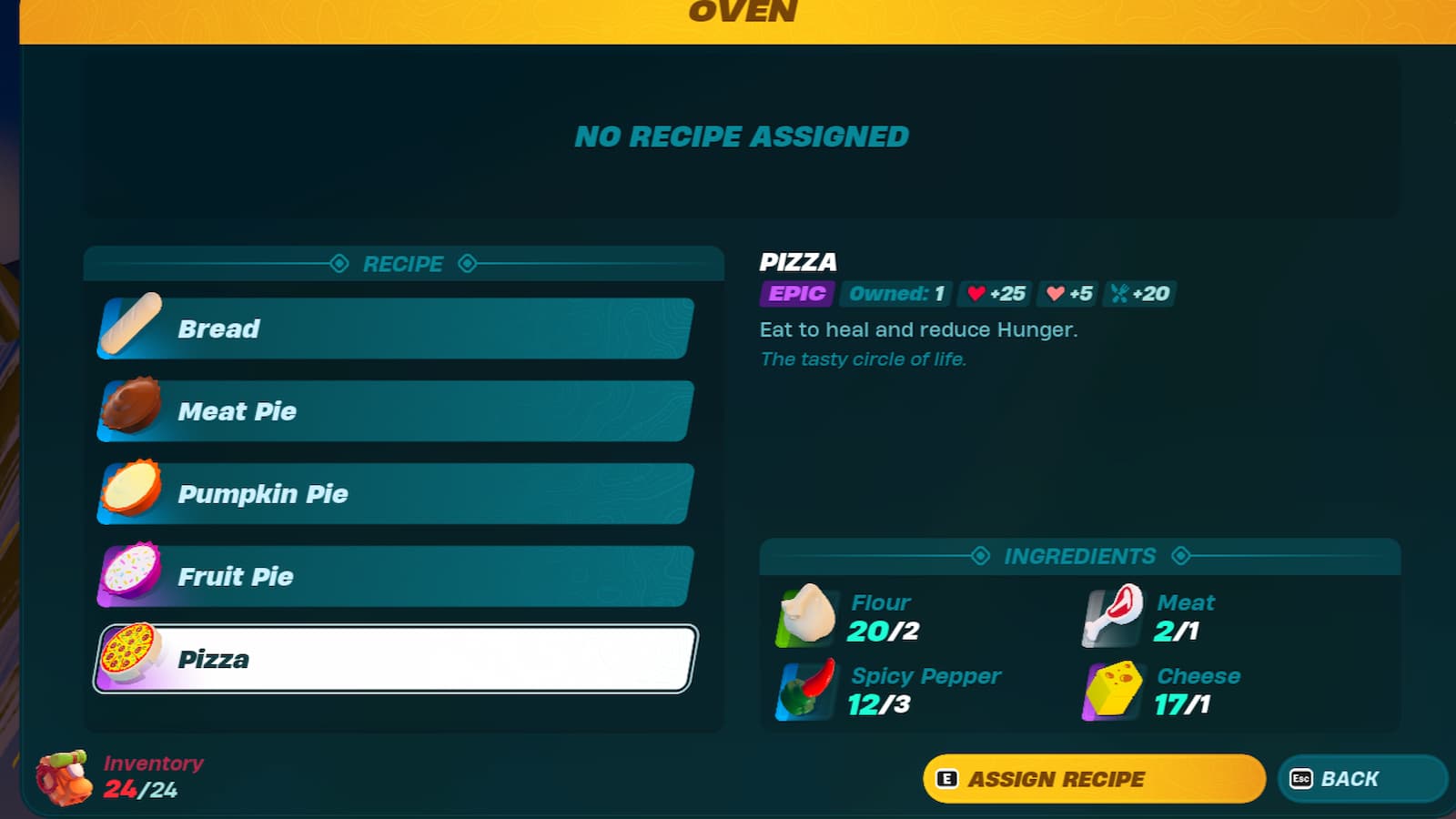This screenshot has height=819, width=1456.
Task: Click the Bread loaf icon
Action: (x=127, y=328)
